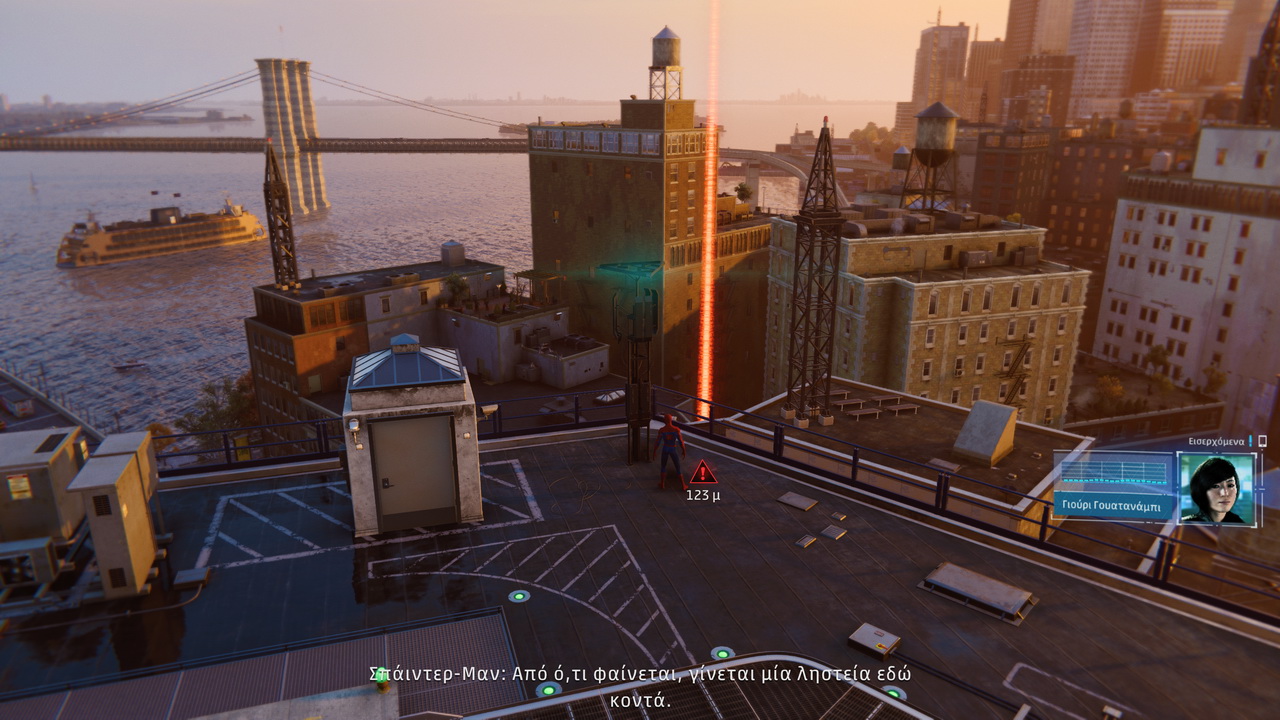
Task: Click the Γιούρι Γουατανάμπι caller name label
Action: click(x=1113, y=503)
